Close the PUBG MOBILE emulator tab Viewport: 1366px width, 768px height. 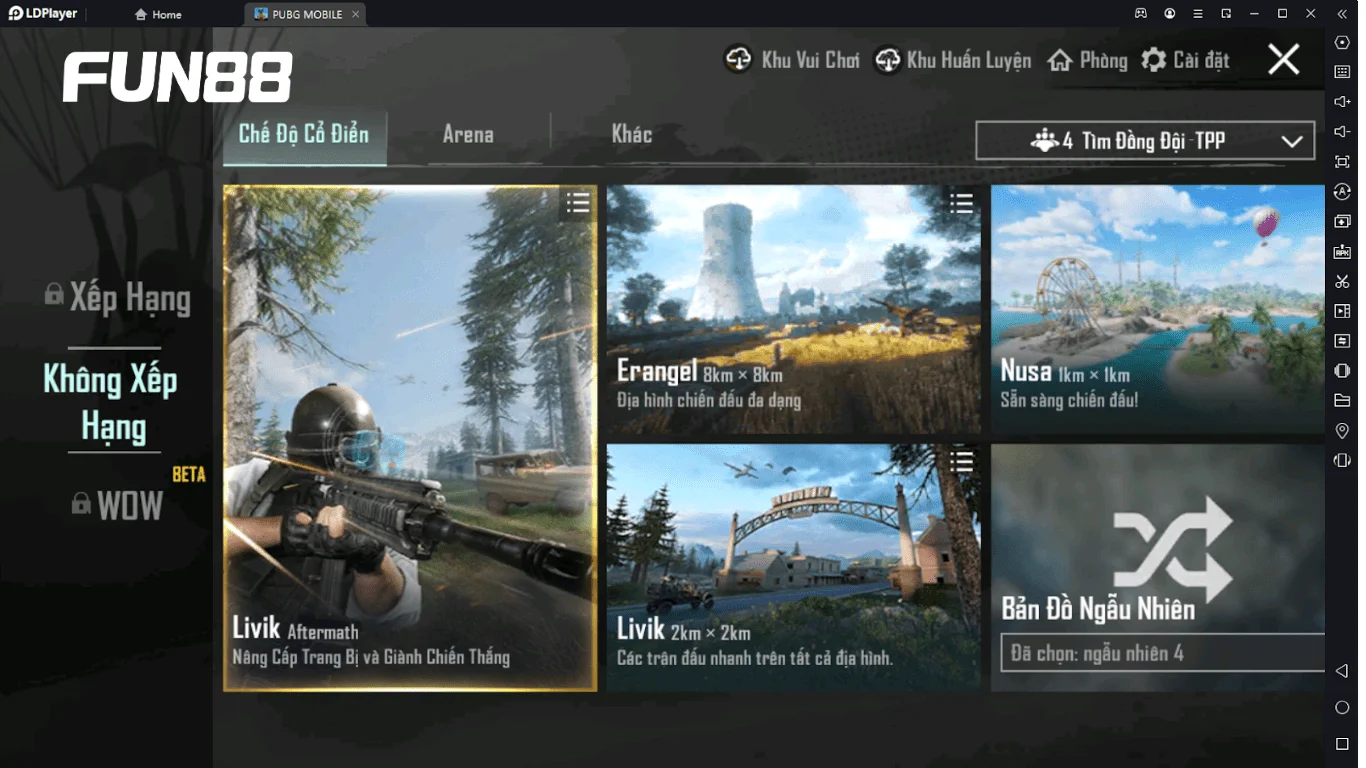[x=353, y=14]
